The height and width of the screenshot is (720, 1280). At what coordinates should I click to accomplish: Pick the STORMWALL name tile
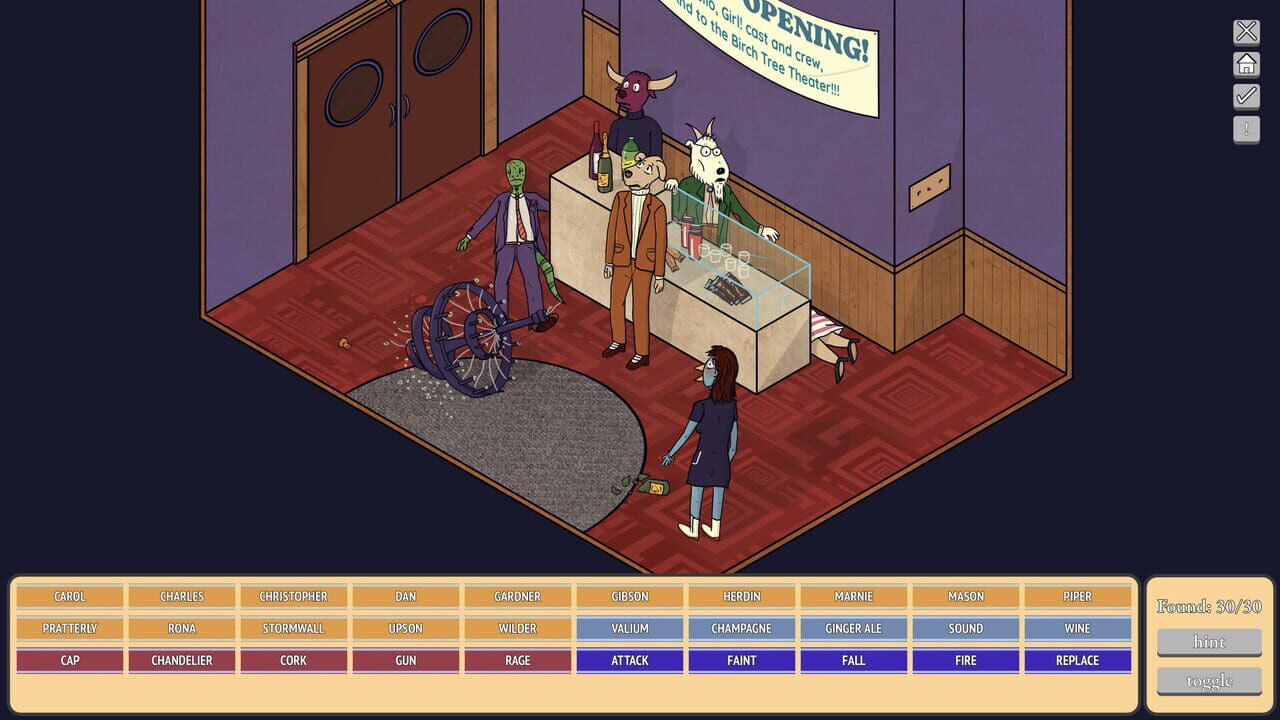pos(293,628)
